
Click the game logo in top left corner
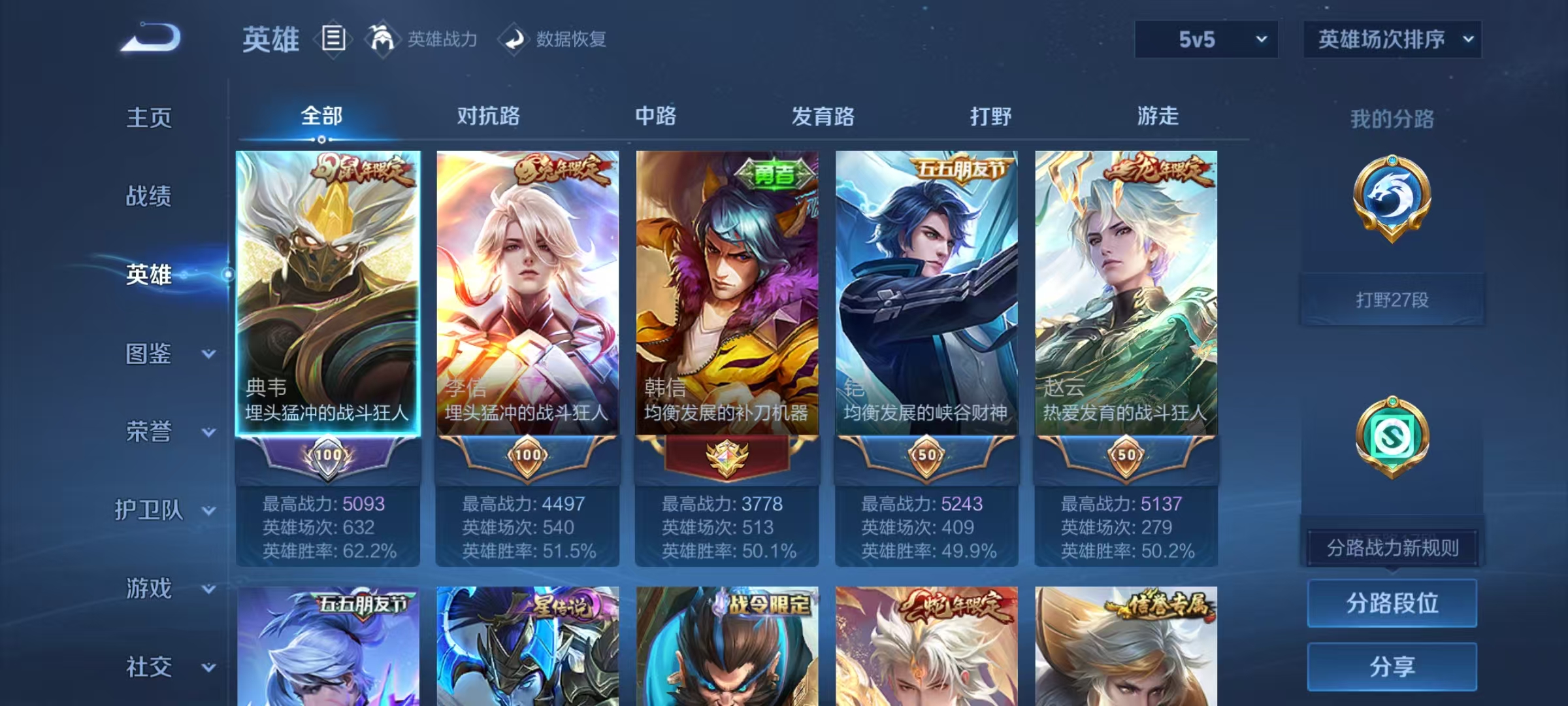(152, 38)
